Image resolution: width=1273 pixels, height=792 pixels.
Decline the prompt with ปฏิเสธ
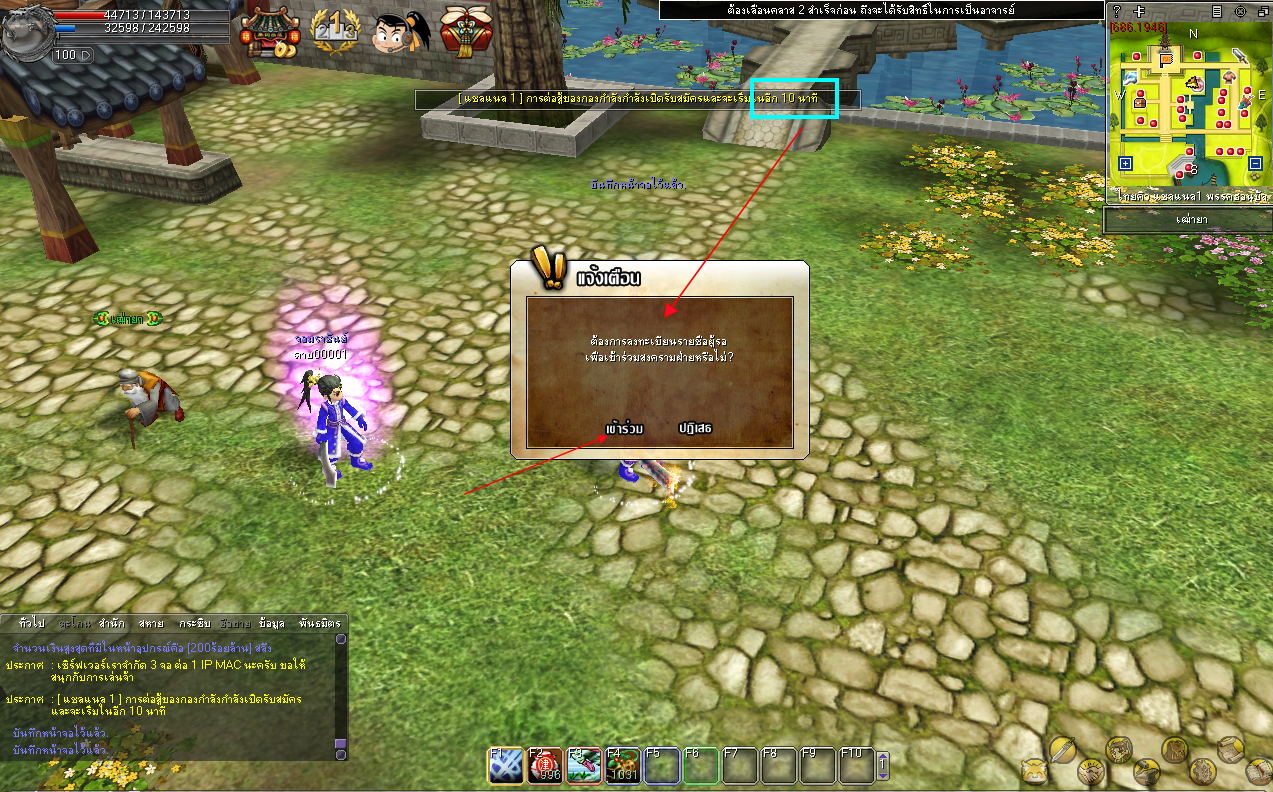[x=694, y=429]
